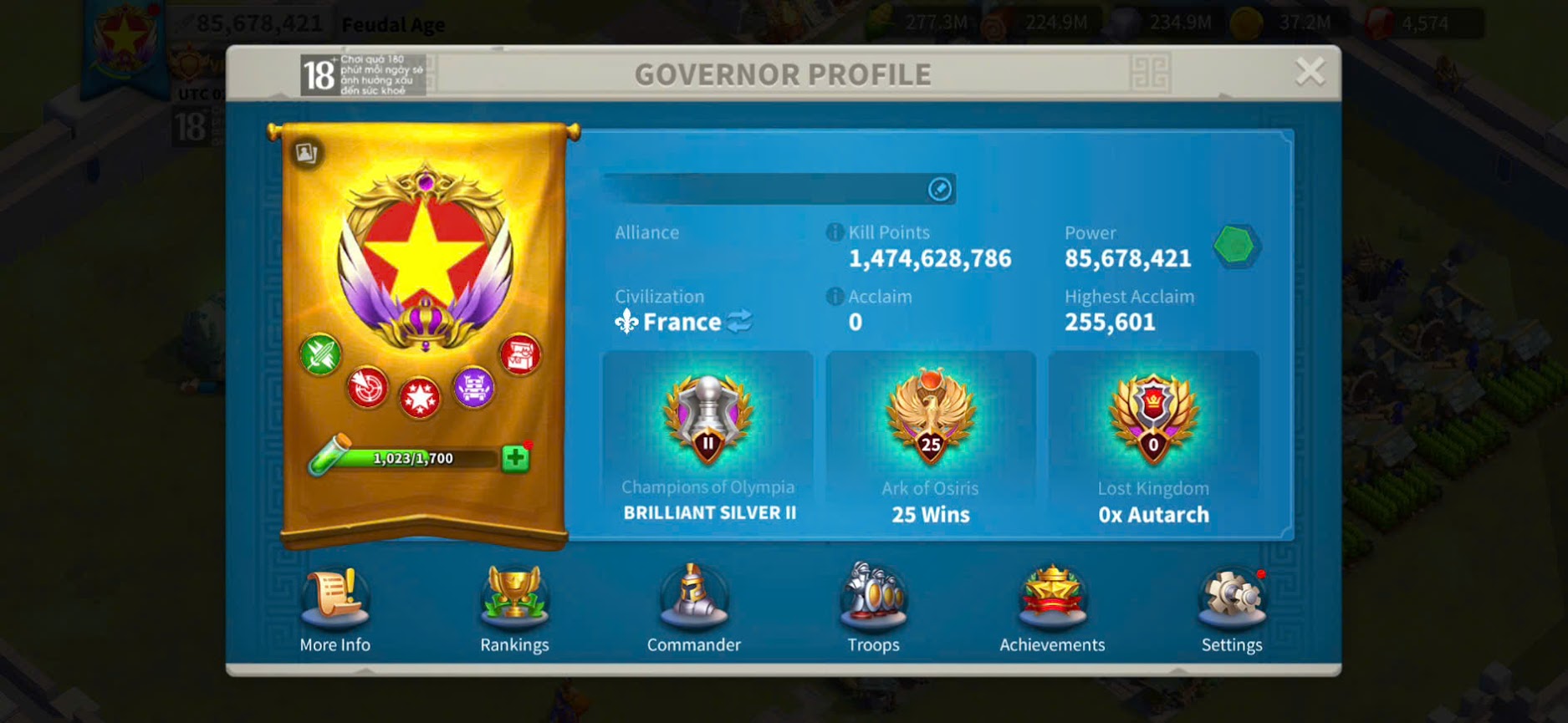Show Acclaim info tooltip

click(835, 297)
